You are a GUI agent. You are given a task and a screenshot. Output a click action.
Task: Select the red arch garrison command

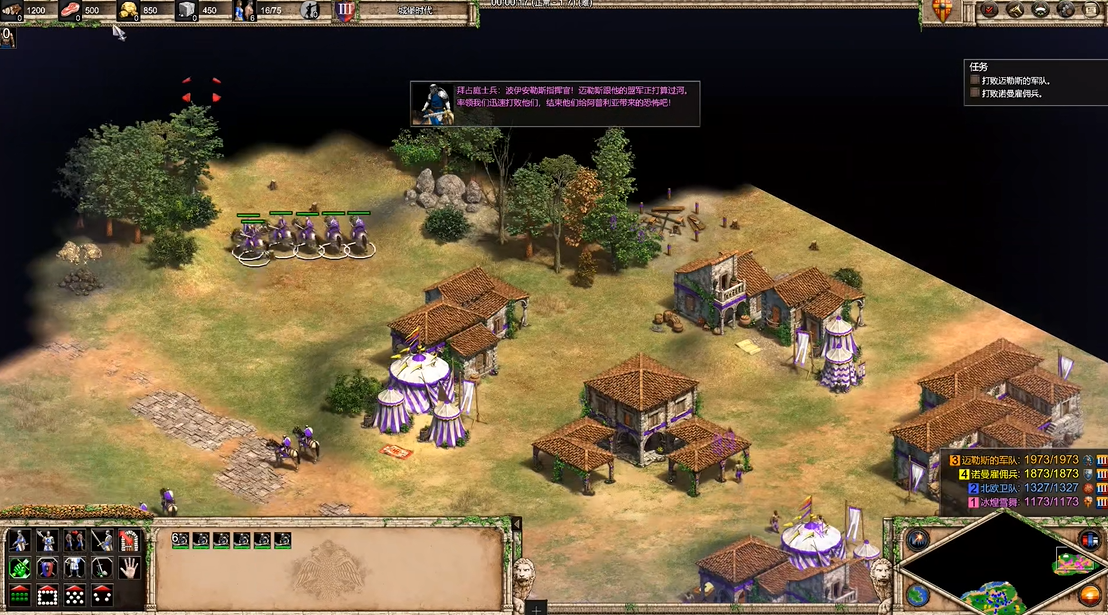127,541
